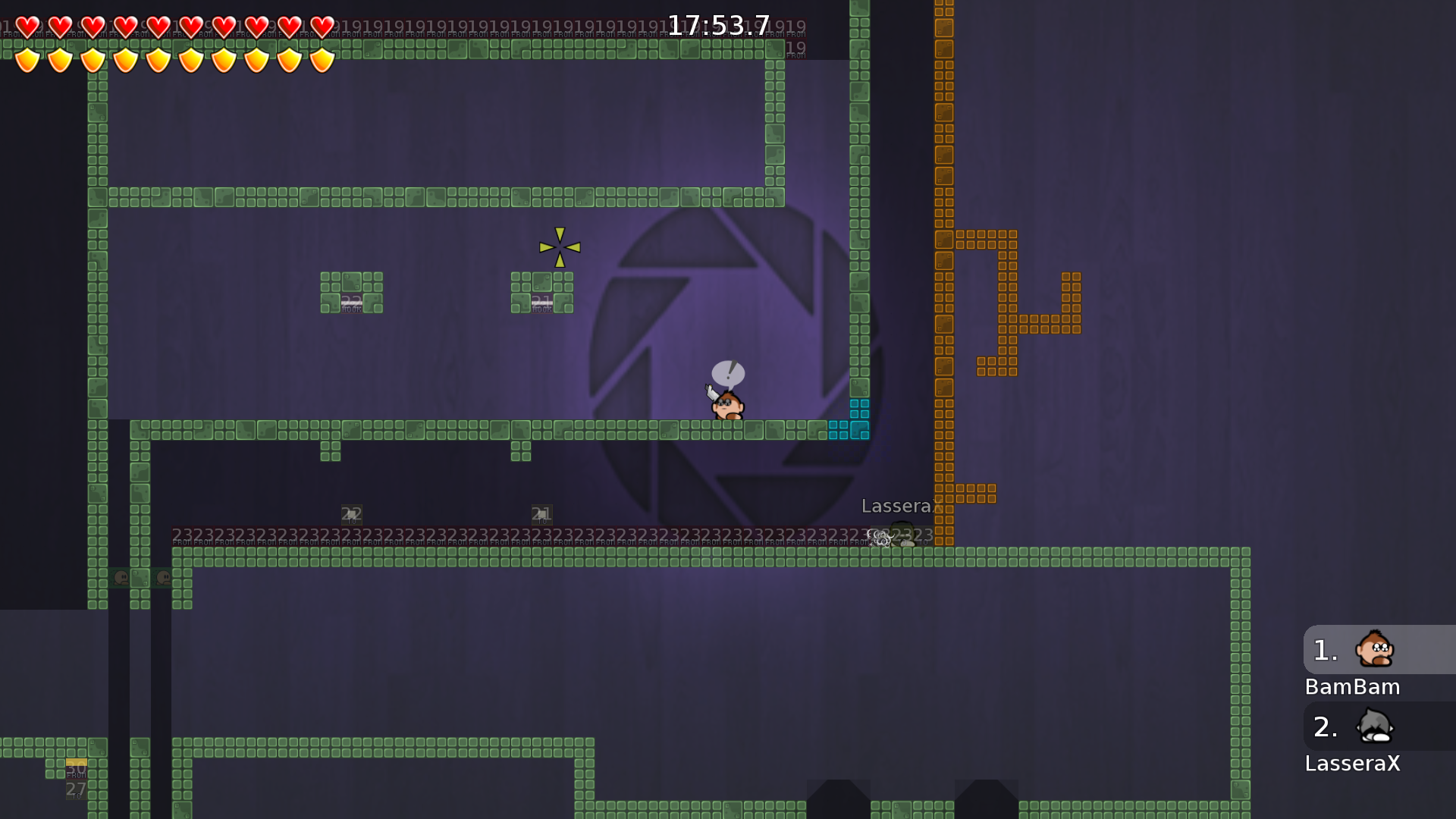Screen dimensions: 1456x819
Task: Click the teleporter tile labeled 27 TO
Action: point(76,791)
